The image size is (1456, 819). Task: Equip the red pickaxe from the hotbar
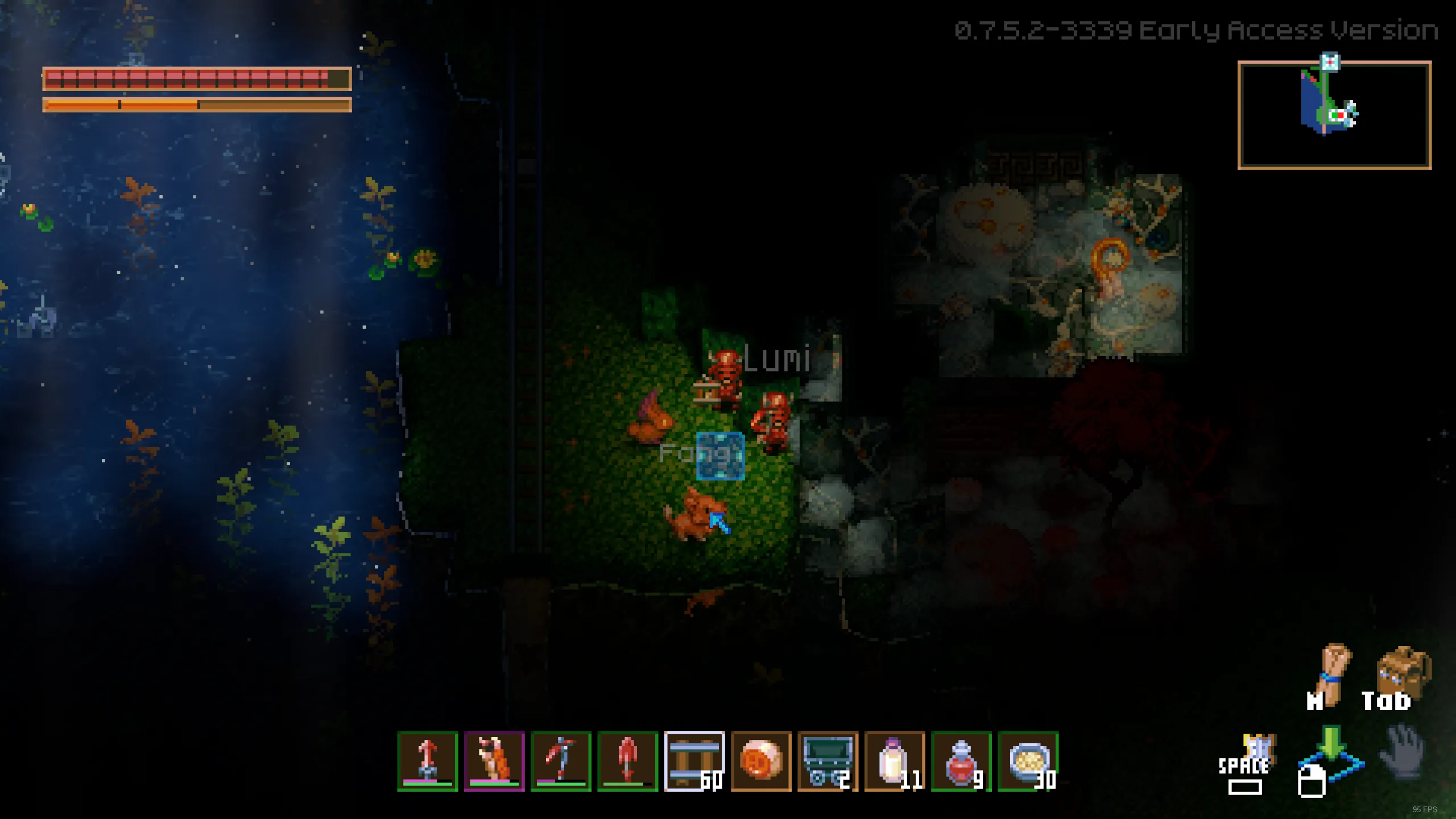click(x=561, y=761)
